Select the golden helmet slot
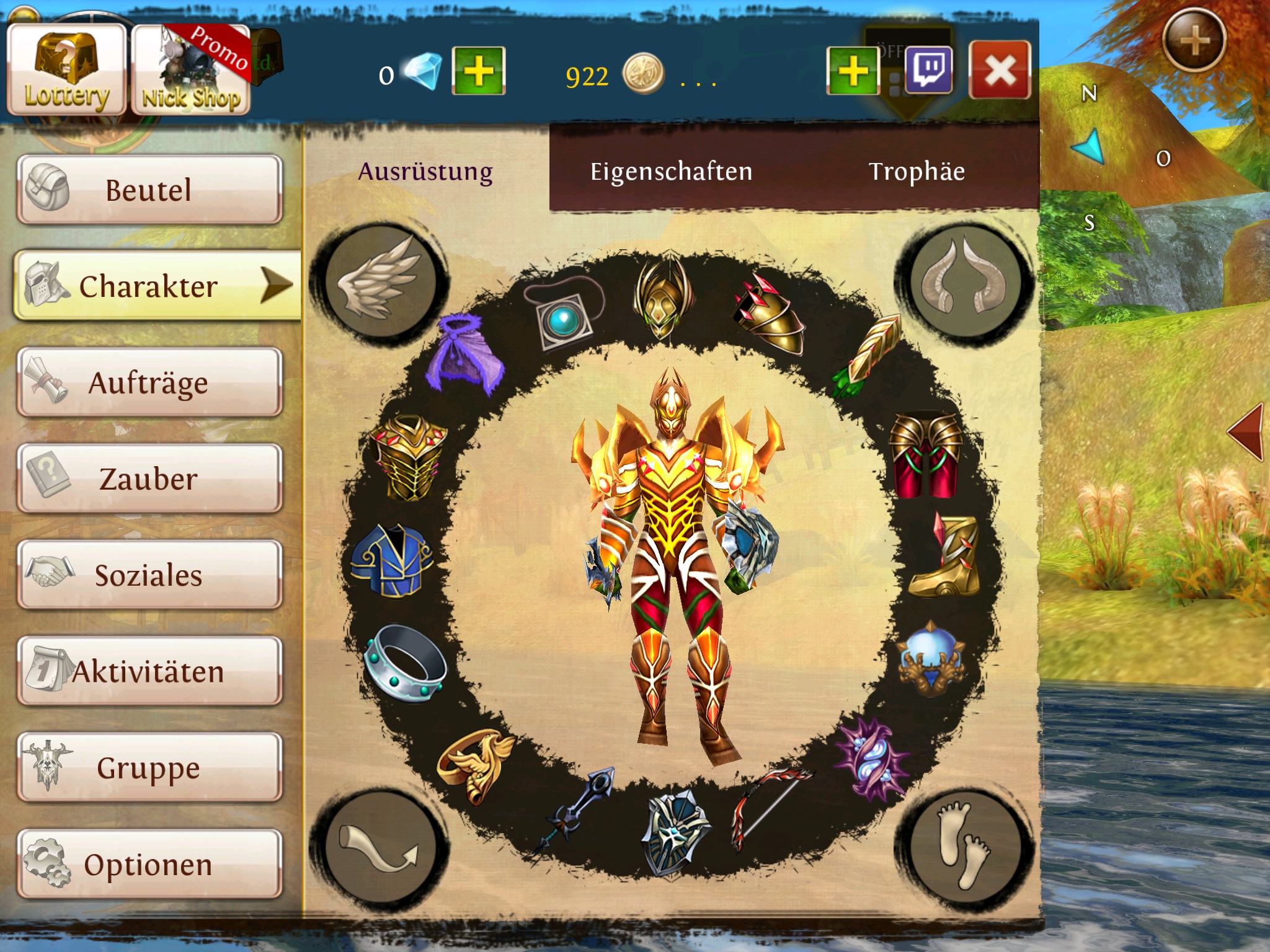Image resolution: width=1270 pixels, height=952 pixels. [661, 297]
